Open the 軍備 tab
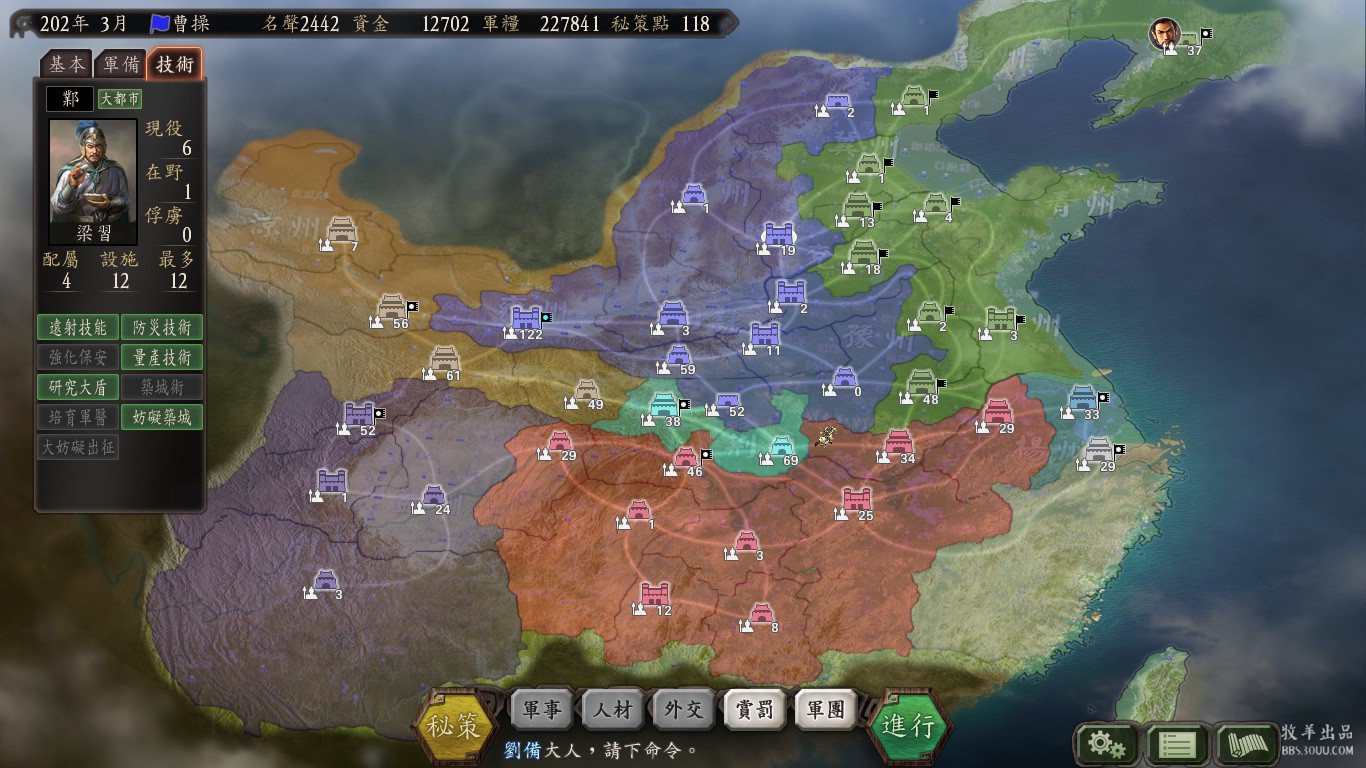1366x768 pixels. point(121,64)
